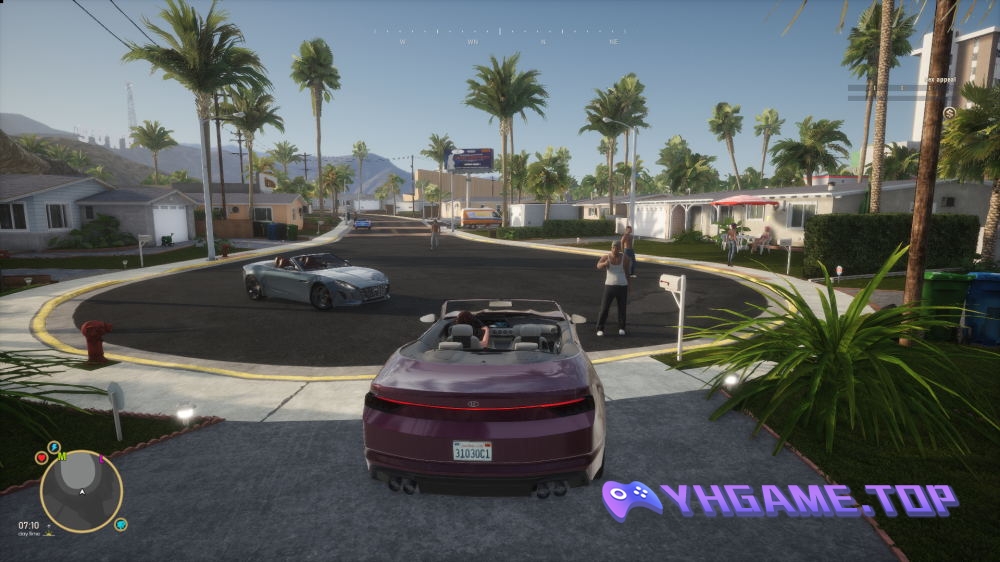The width and height of the screenshot is (1000, 562).
Task: Click the compass heading strip
Action: (x=500, y=36)
